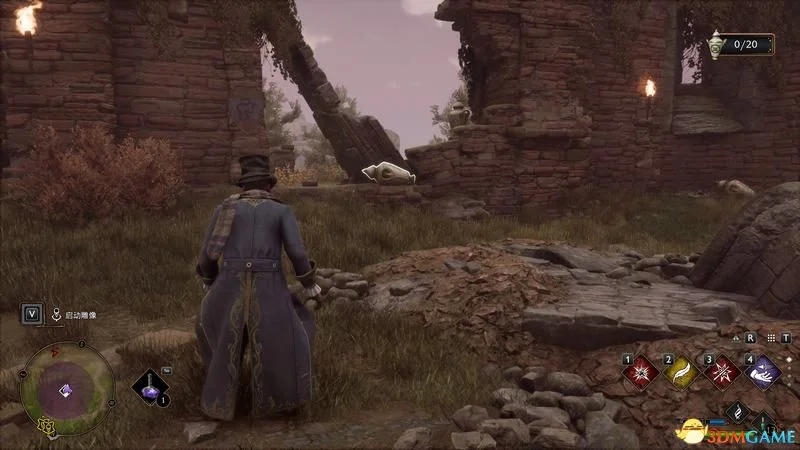
Task: Click the trophy challenge tracker icon
Action: coord(715,45)
